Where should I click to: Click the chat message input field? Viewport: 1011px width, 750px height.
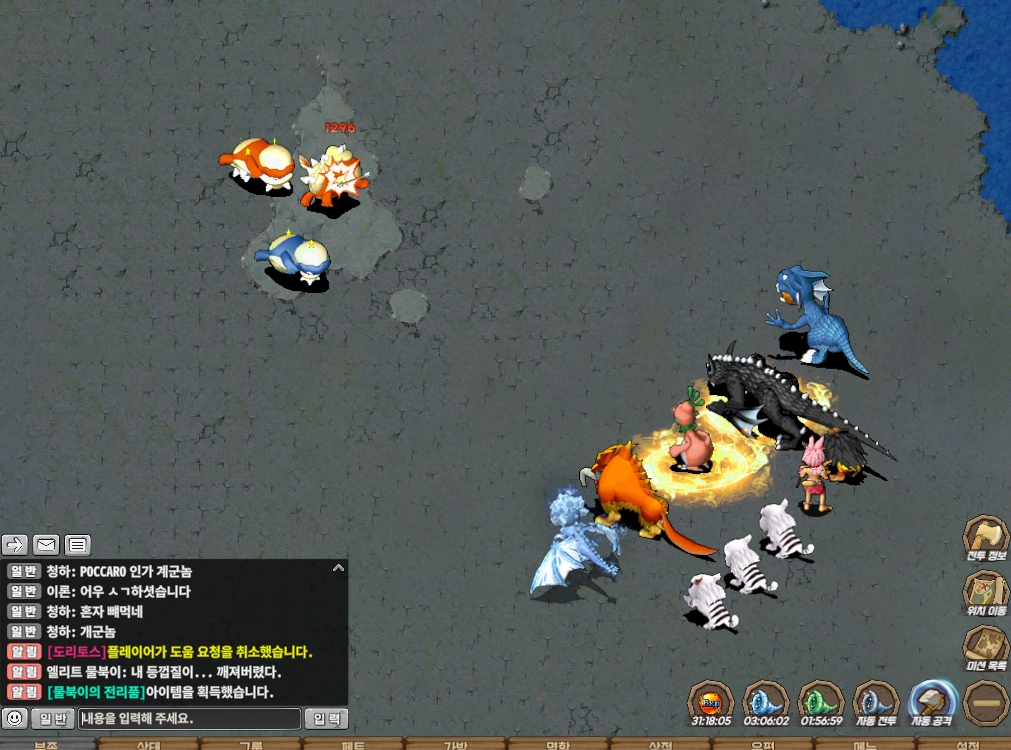pos(190,719)
